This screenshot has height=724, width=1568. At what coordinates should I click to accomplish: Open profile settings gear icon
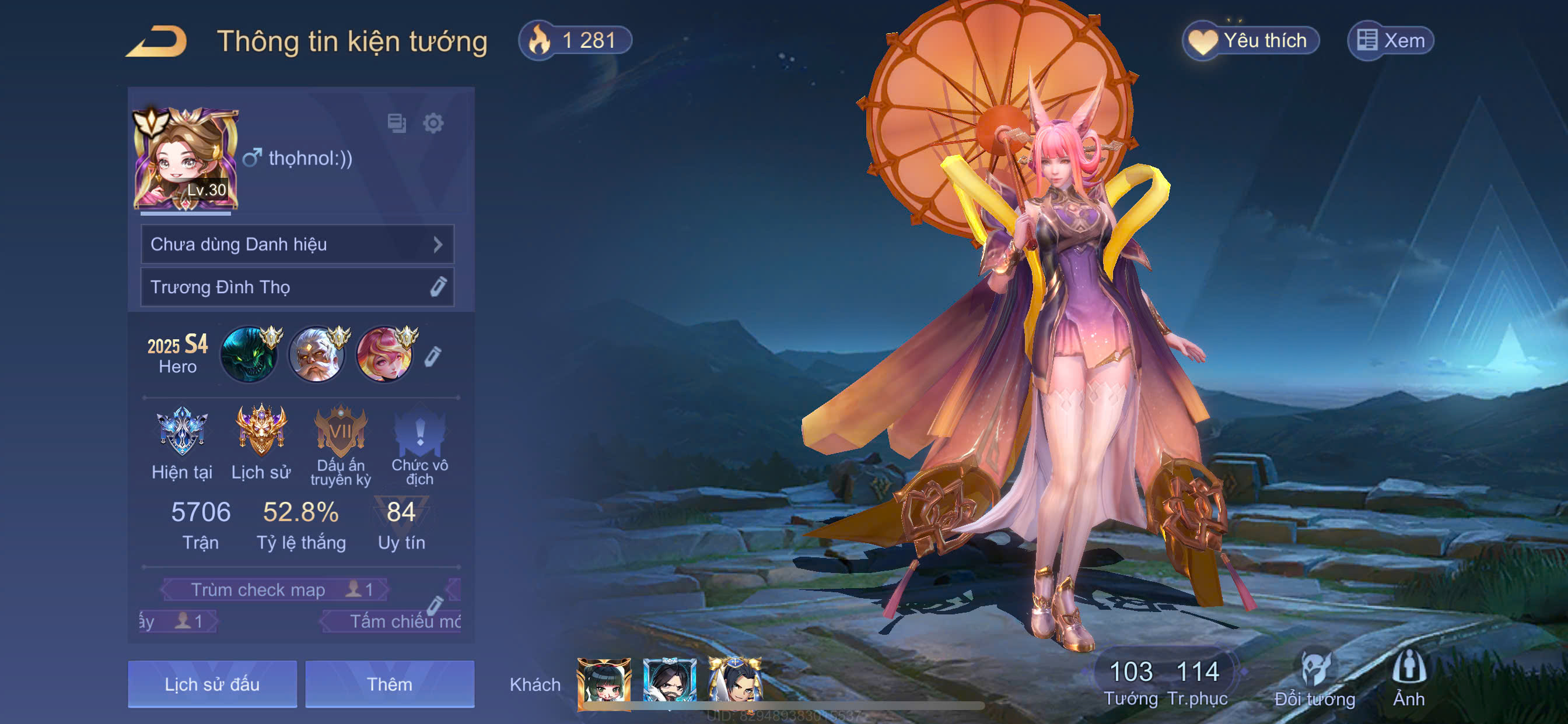(433, 124)
